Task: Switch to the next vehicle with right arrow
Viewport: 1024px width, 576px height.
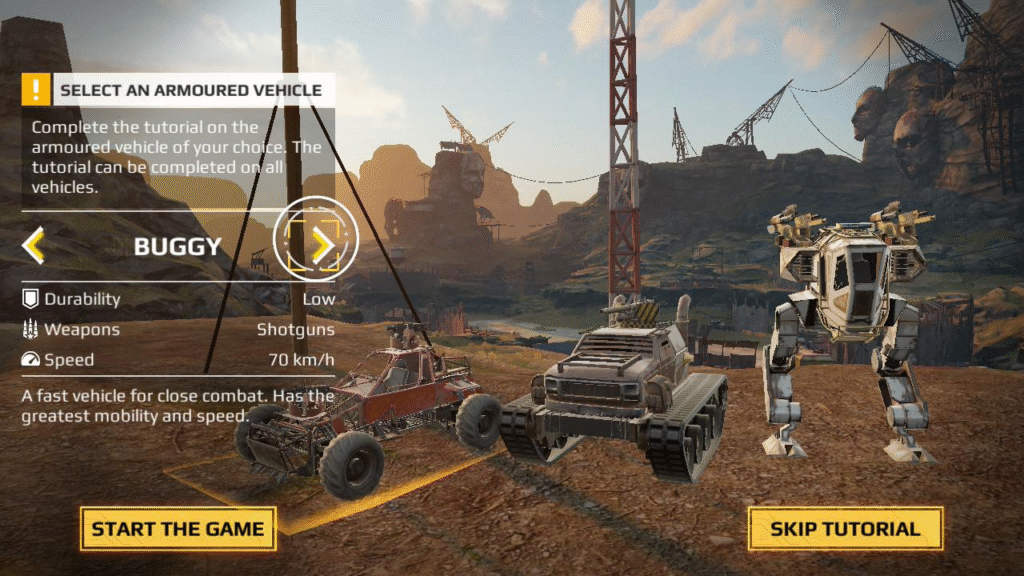Action: (x=321, y=245)
